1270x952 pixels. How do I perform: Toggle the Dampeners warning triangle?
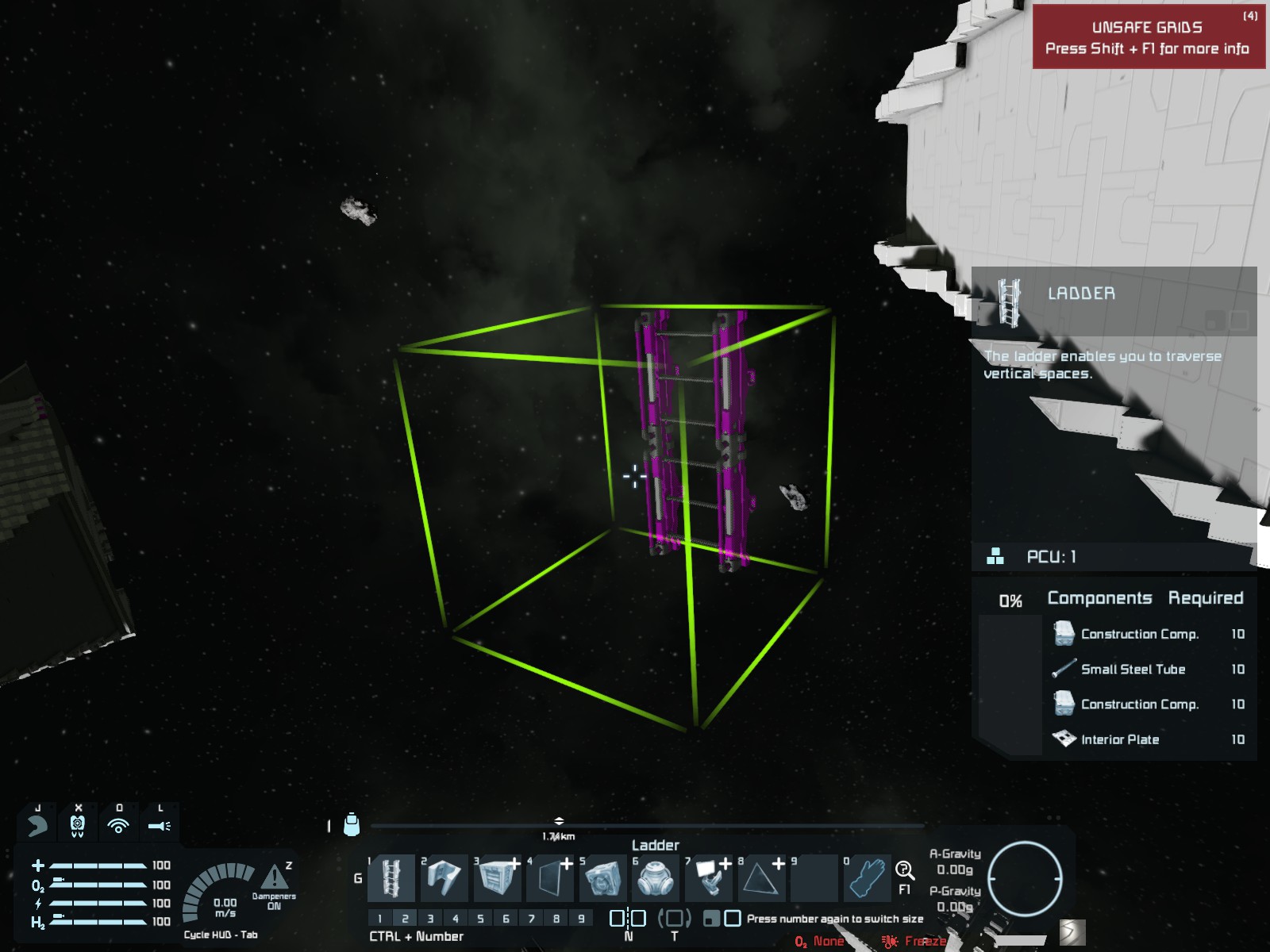coord(274,877)
